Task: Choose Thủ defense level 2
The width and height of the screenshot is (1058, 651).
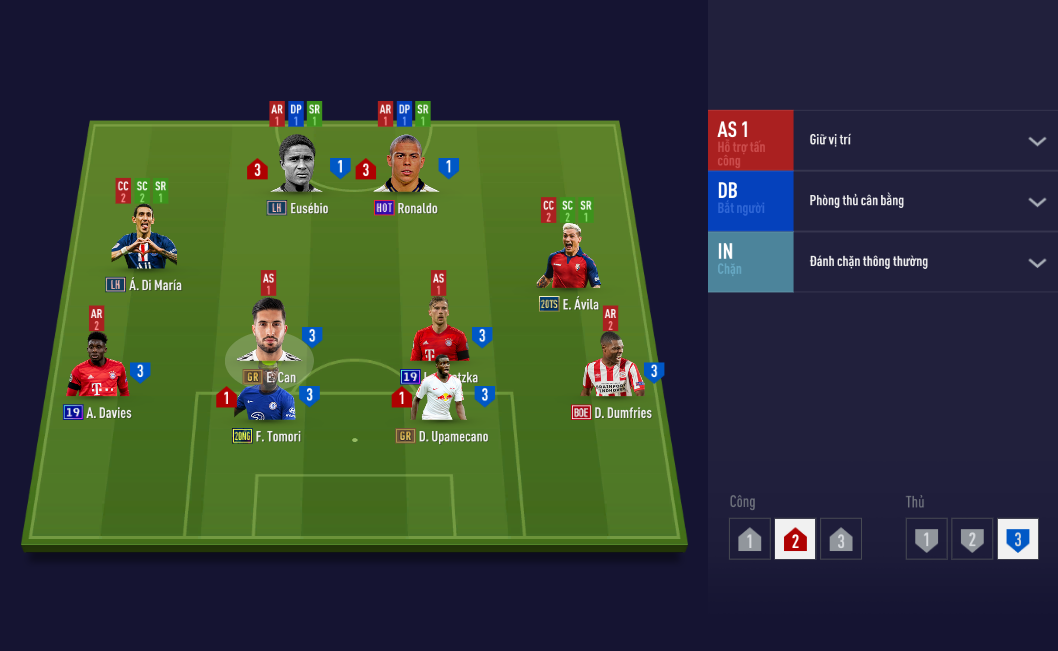Action: 972,540
